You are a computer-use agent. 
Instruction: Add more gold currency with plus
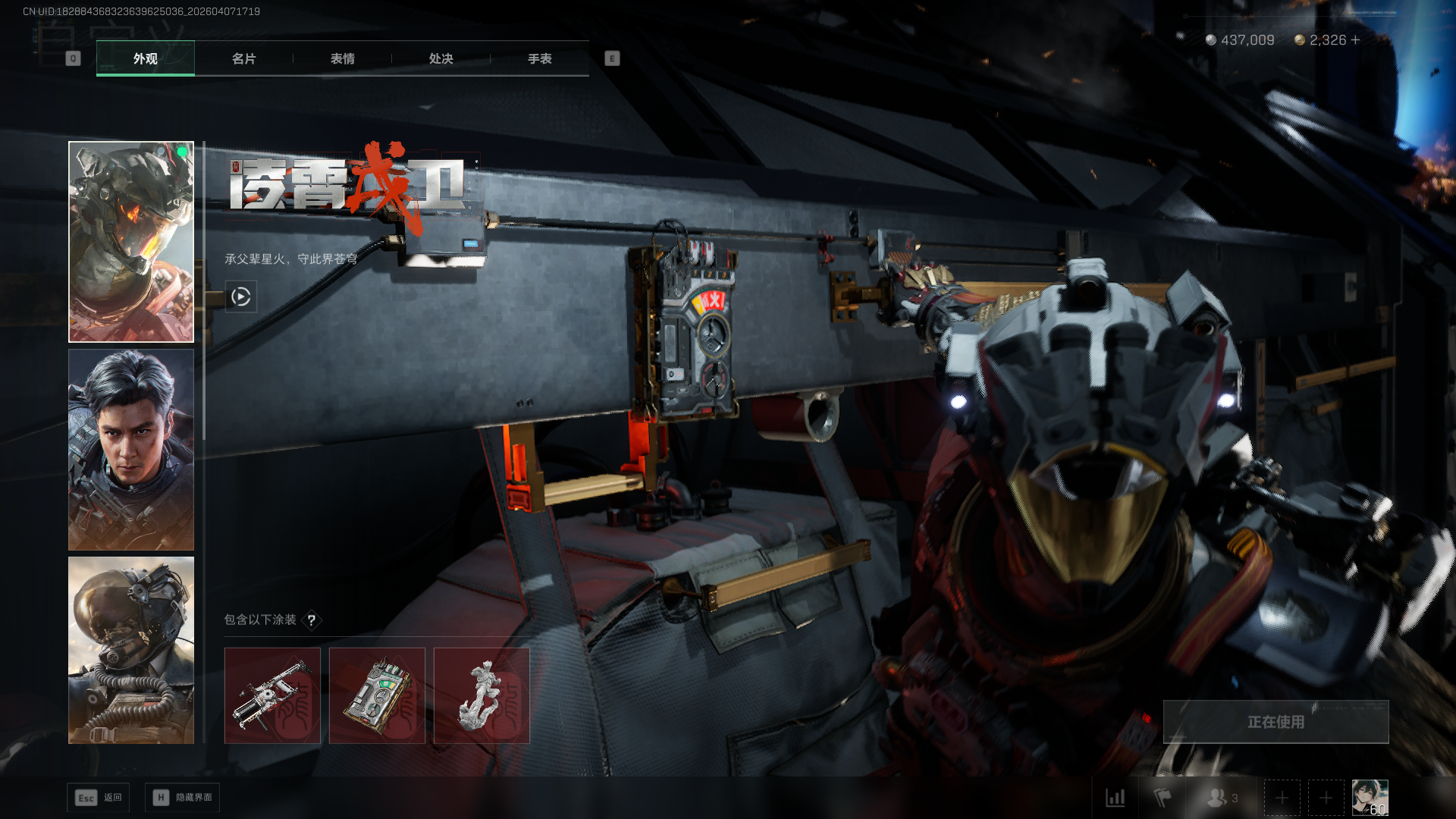pos(1356,40)
